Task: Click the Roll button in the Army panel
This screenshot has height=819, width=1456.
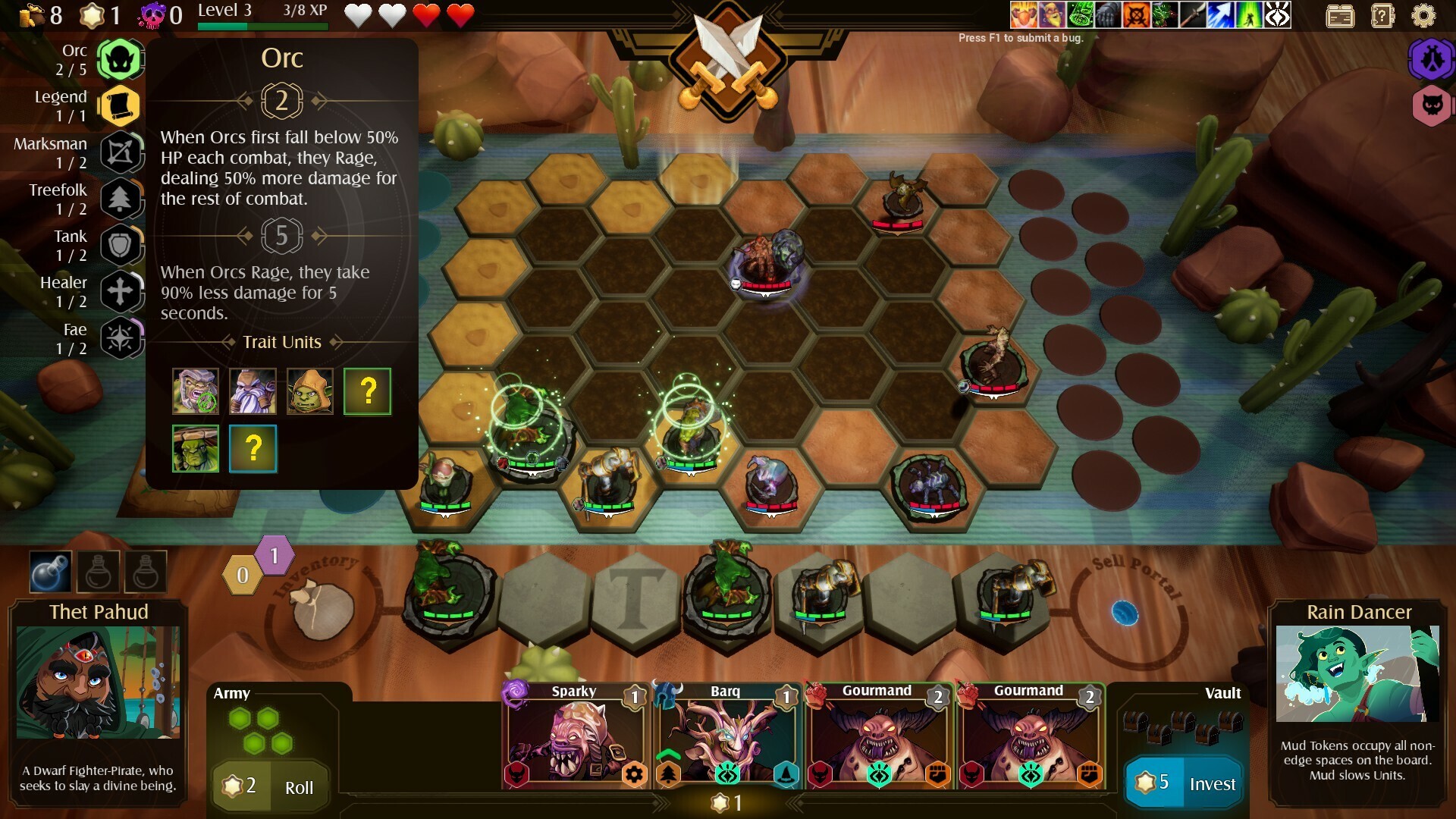Action: click(x=298, y=787)
